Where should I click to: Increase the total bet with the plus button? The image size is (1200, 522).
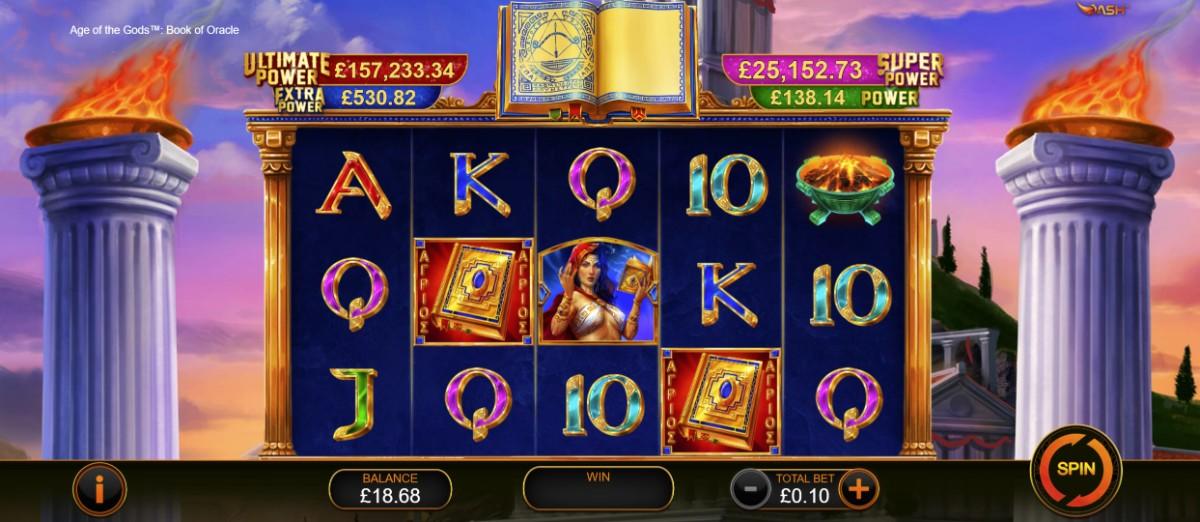856,488
